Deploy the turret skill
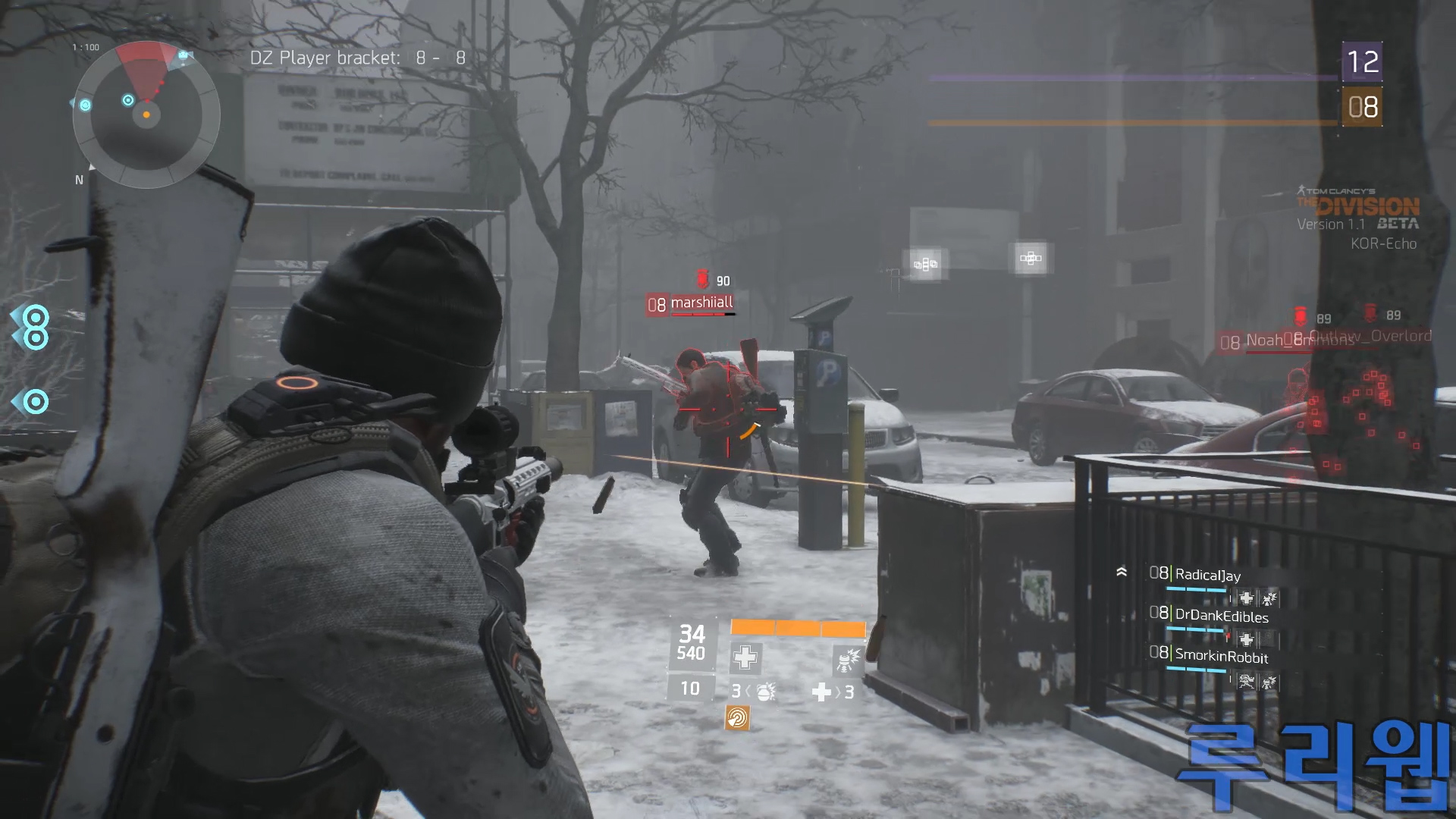 (847, 659)
